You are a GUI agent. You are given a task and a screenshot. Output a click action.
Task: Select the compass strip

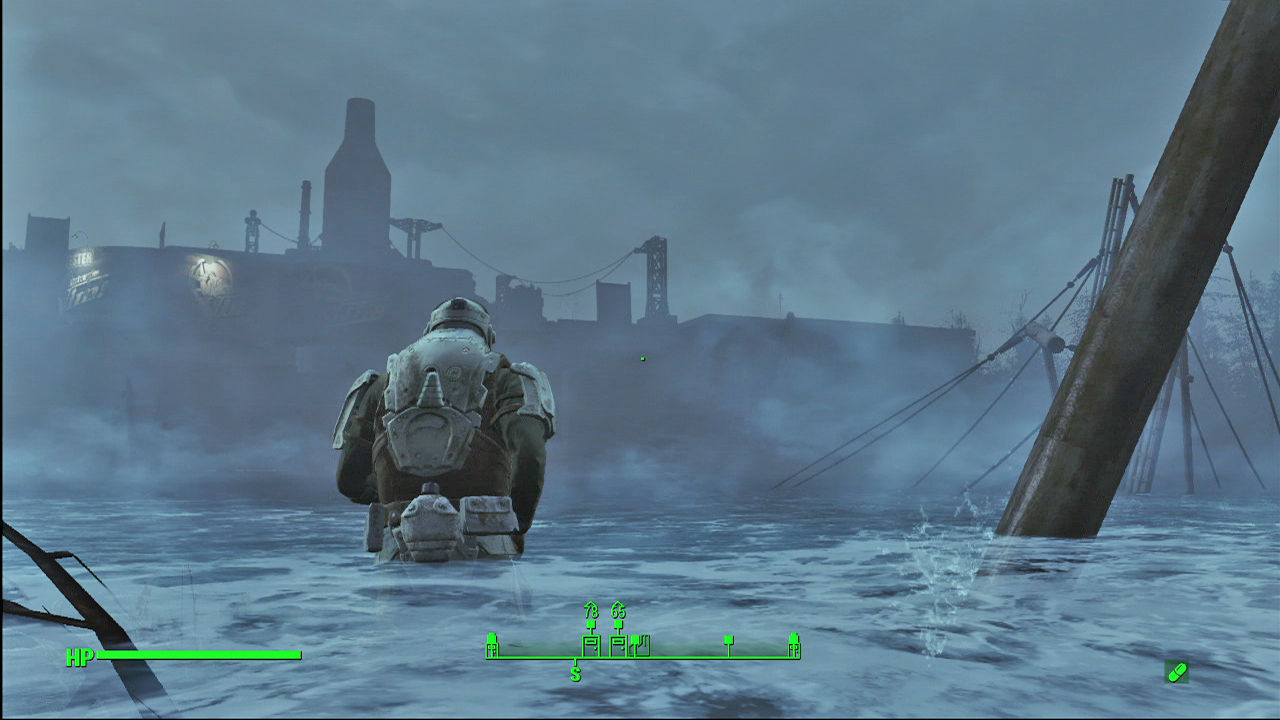tap(643, 650)
